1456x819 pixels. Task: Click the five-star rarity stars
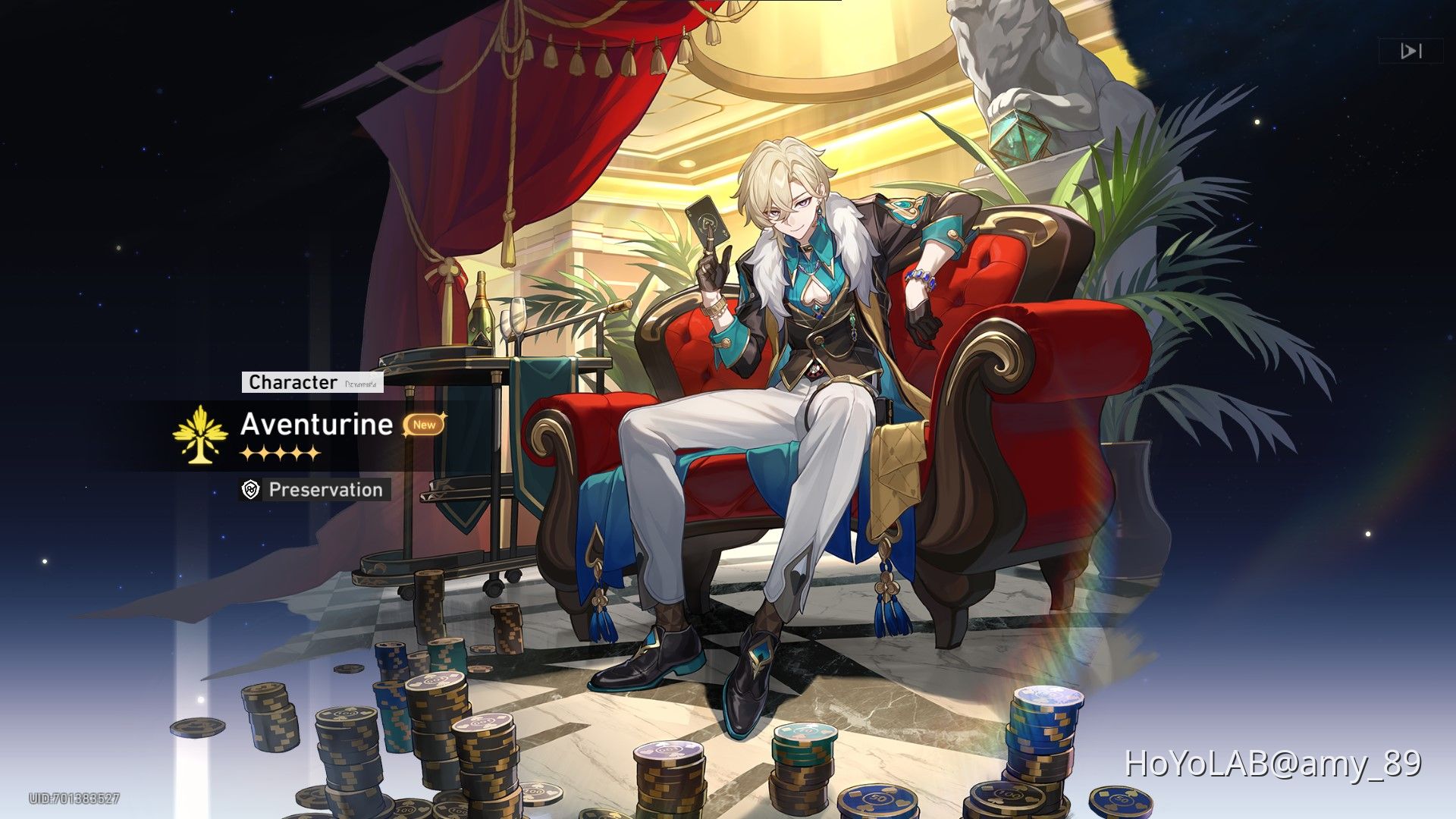tap(281, 453)
